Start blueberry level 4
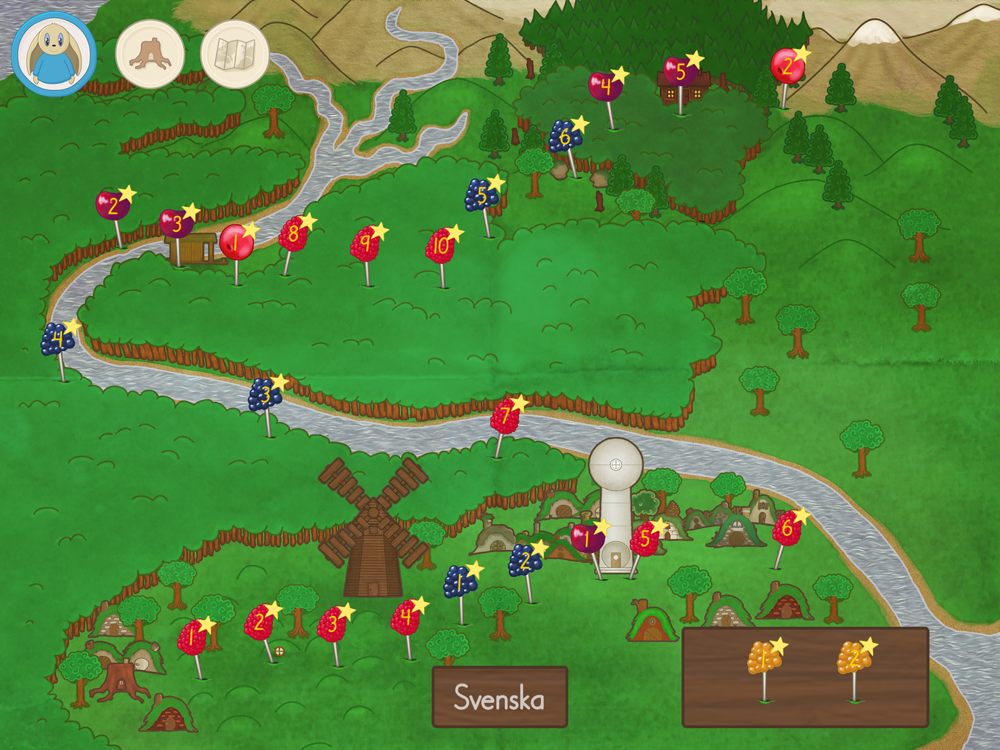This screenshot has height=750, width=1000. click(x=57, y=340)
